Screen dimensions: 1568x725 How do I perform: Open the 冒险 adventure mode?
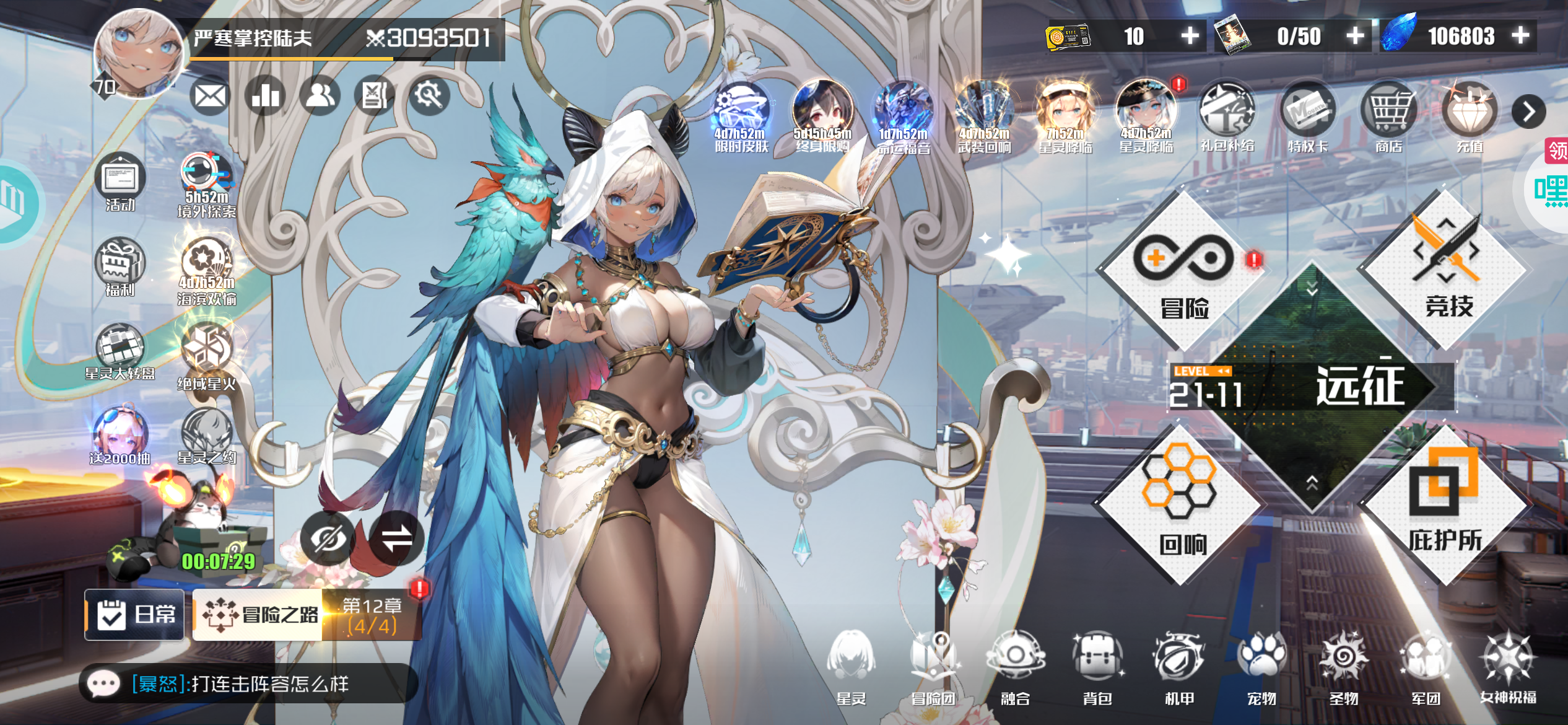coord(1183,273)
